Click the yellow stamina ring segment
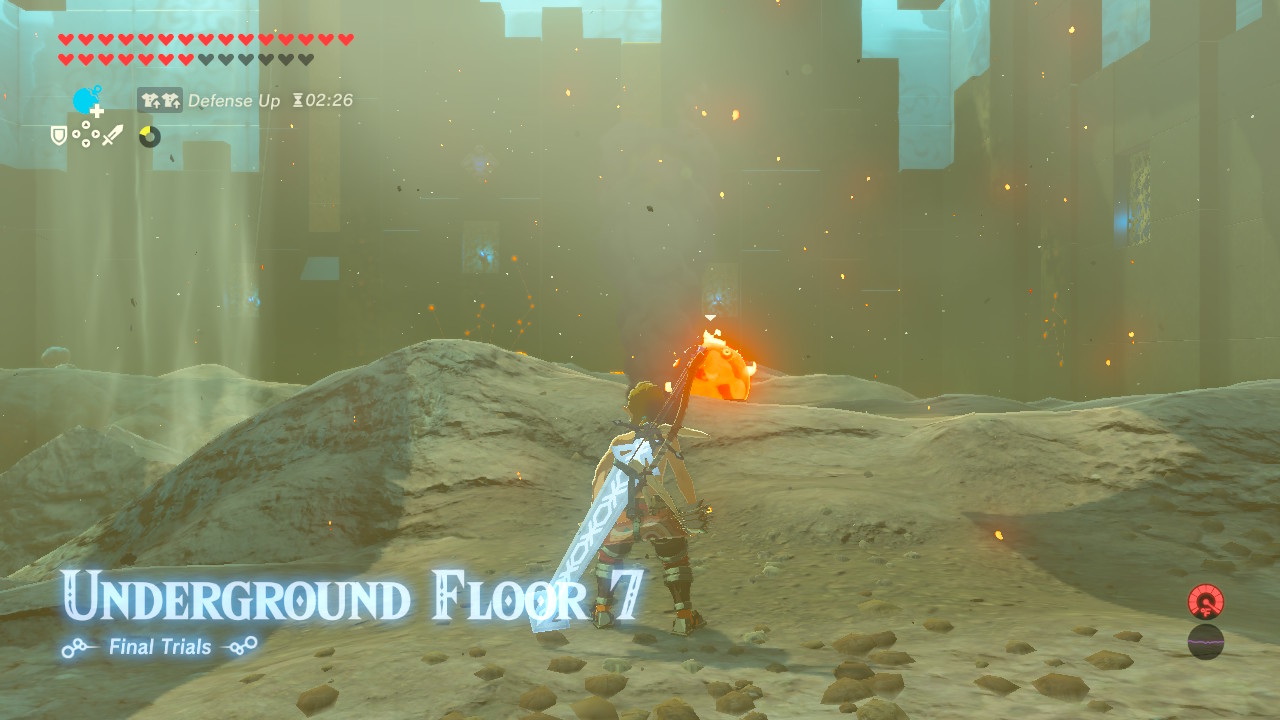 (146, 129)
